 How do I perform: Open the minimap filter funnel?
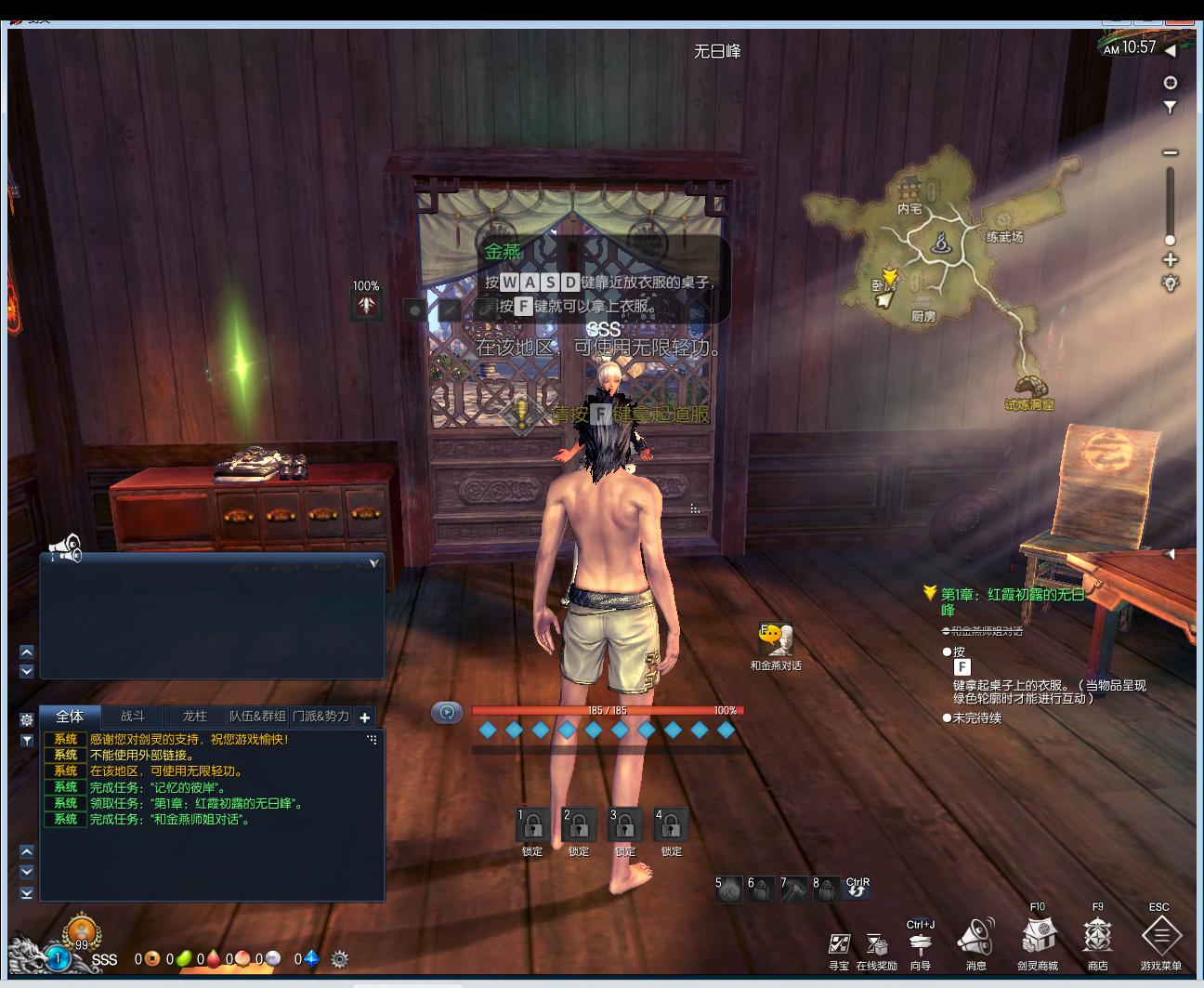tap(1171, 108)
